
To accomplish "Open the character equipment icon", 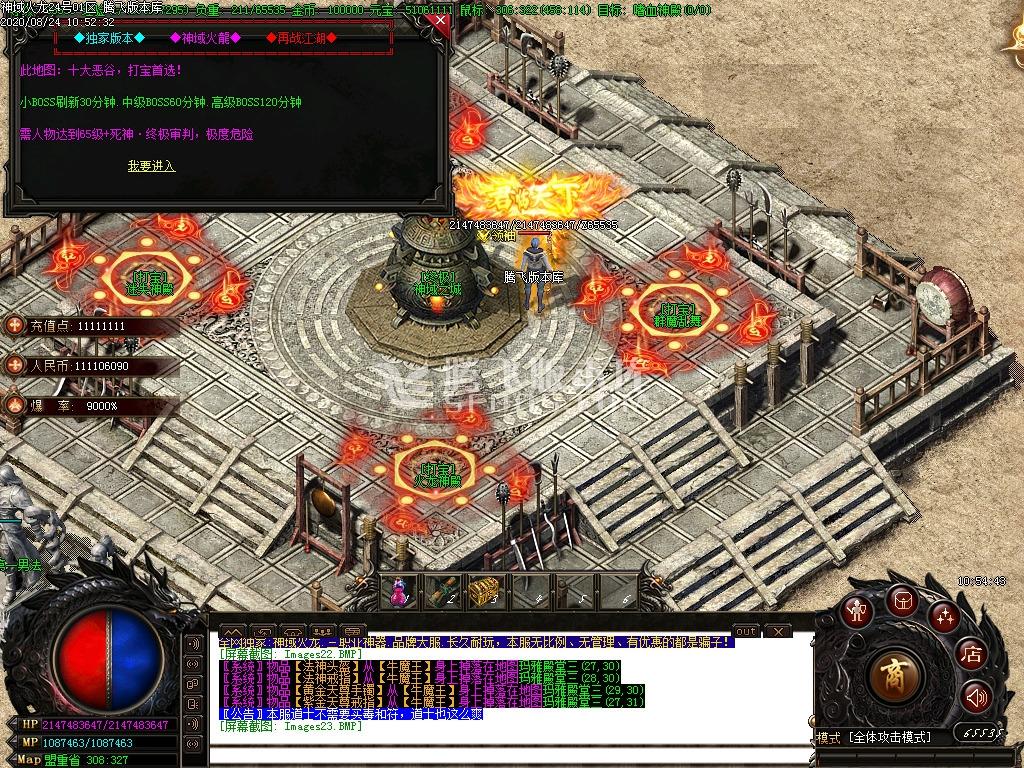I will tap(856, 612).
